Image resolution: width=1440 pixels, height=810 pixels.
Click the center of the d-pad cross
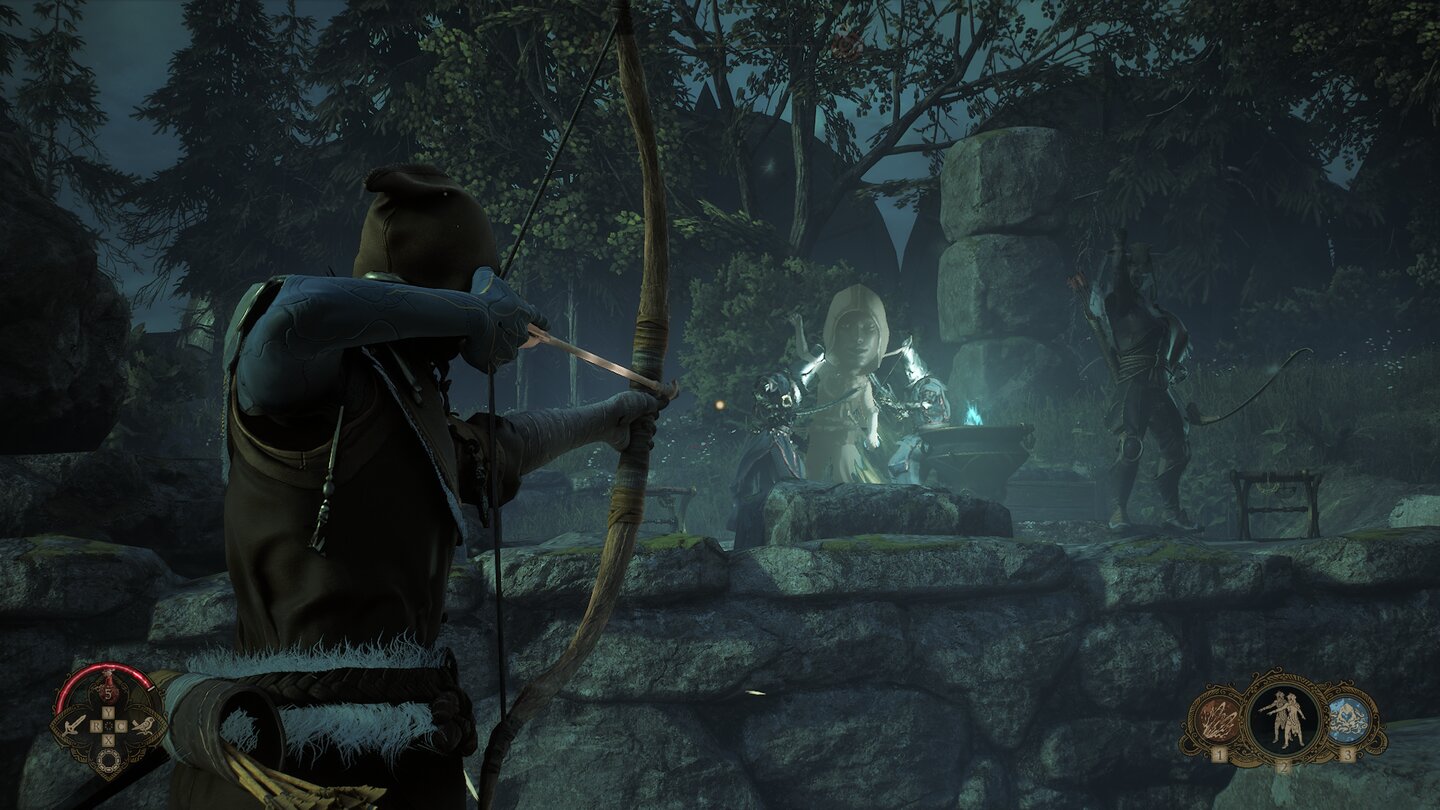pos(109,727)
